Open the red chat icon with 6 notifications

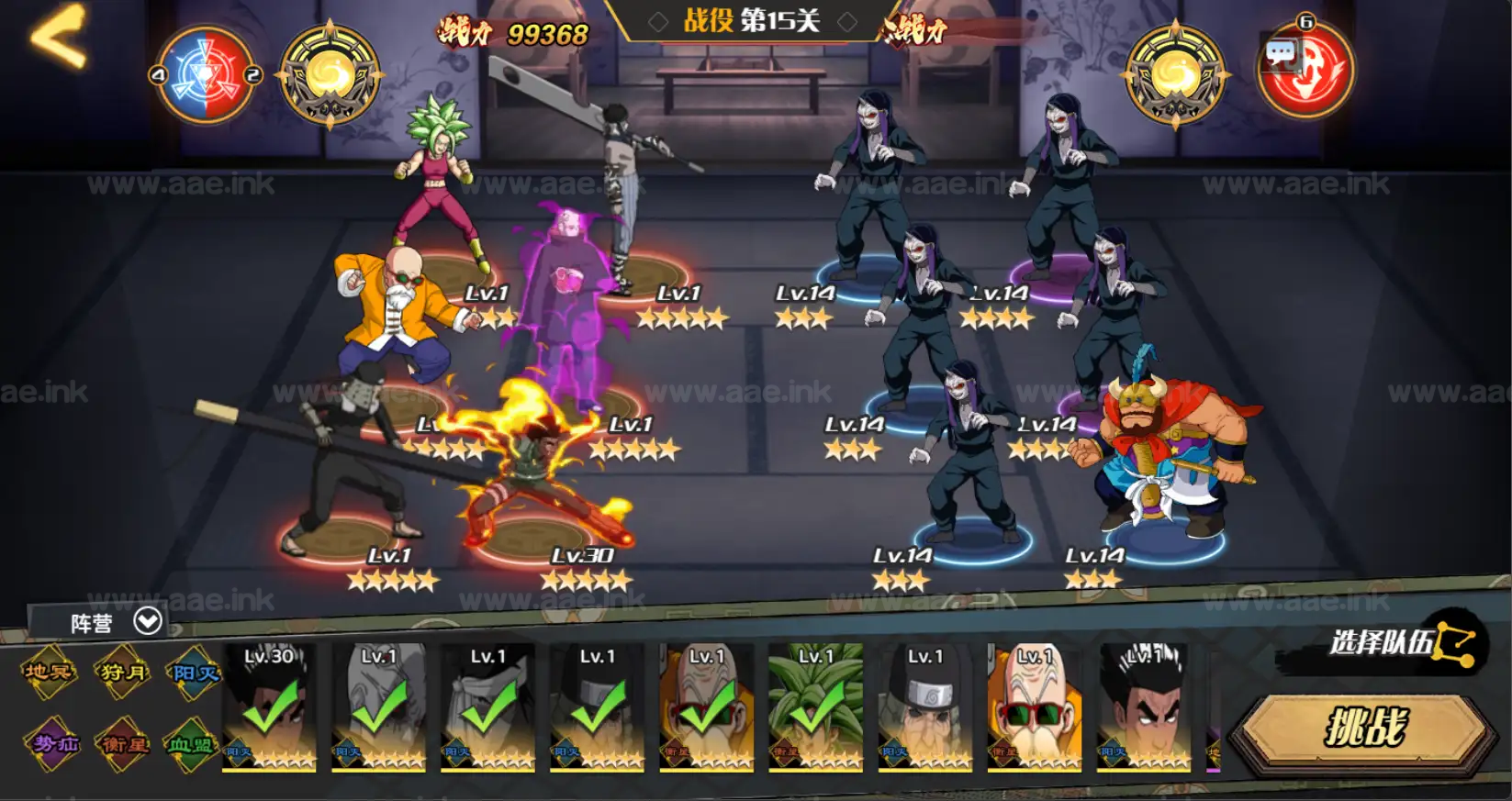tap(1304, 68)
